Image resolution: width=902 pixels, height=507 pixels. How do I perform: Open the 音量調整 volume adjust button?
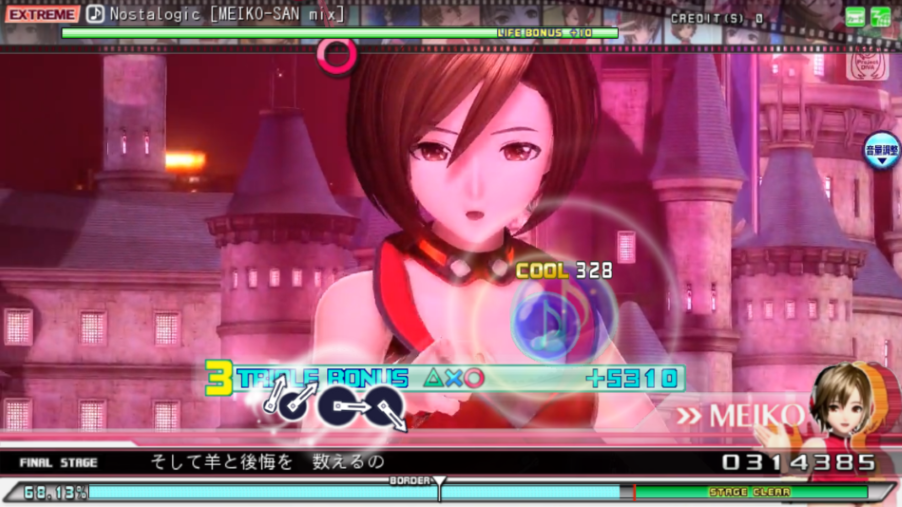[882, 151]
